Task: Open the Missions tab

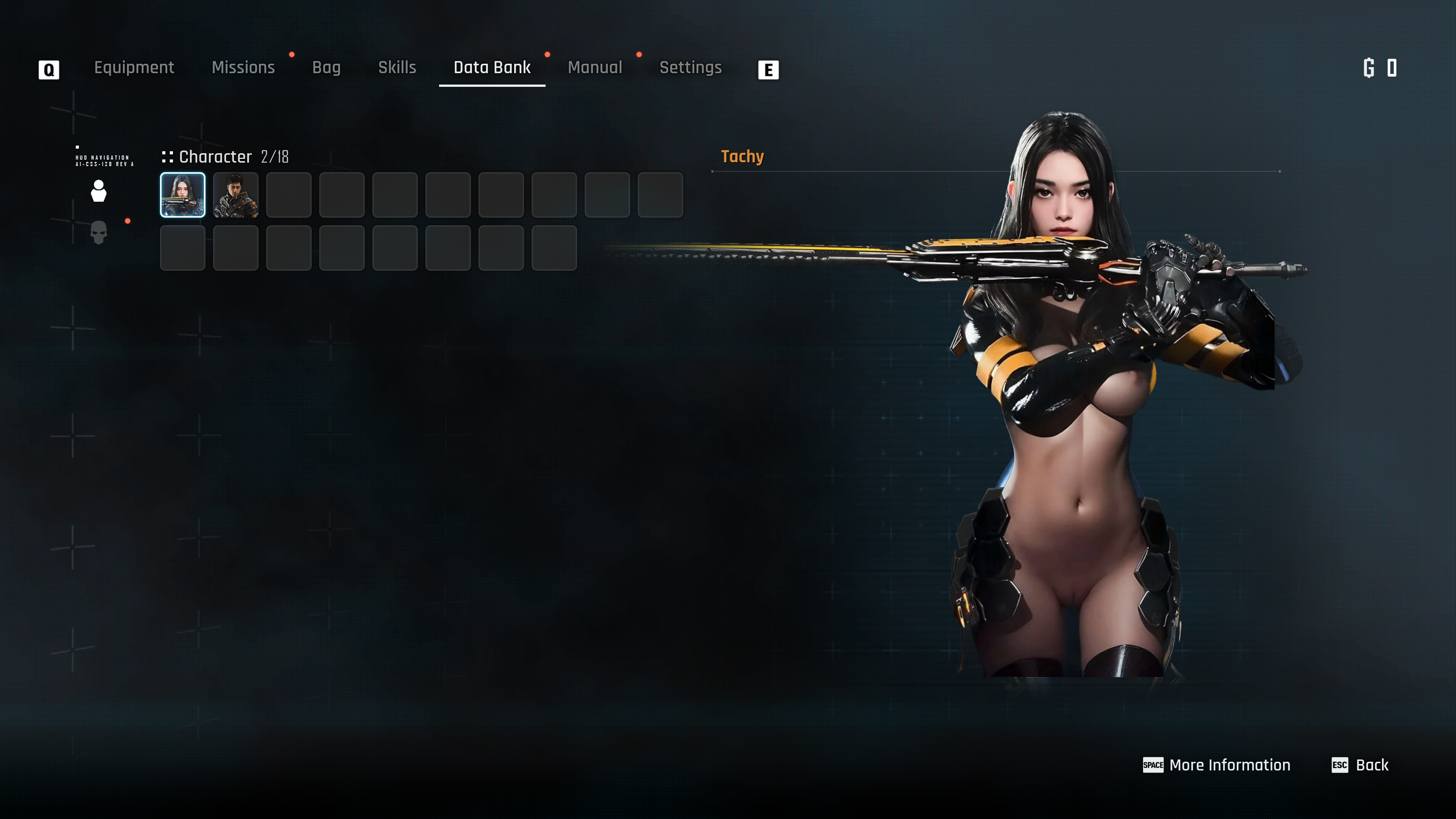Action: 243,68
